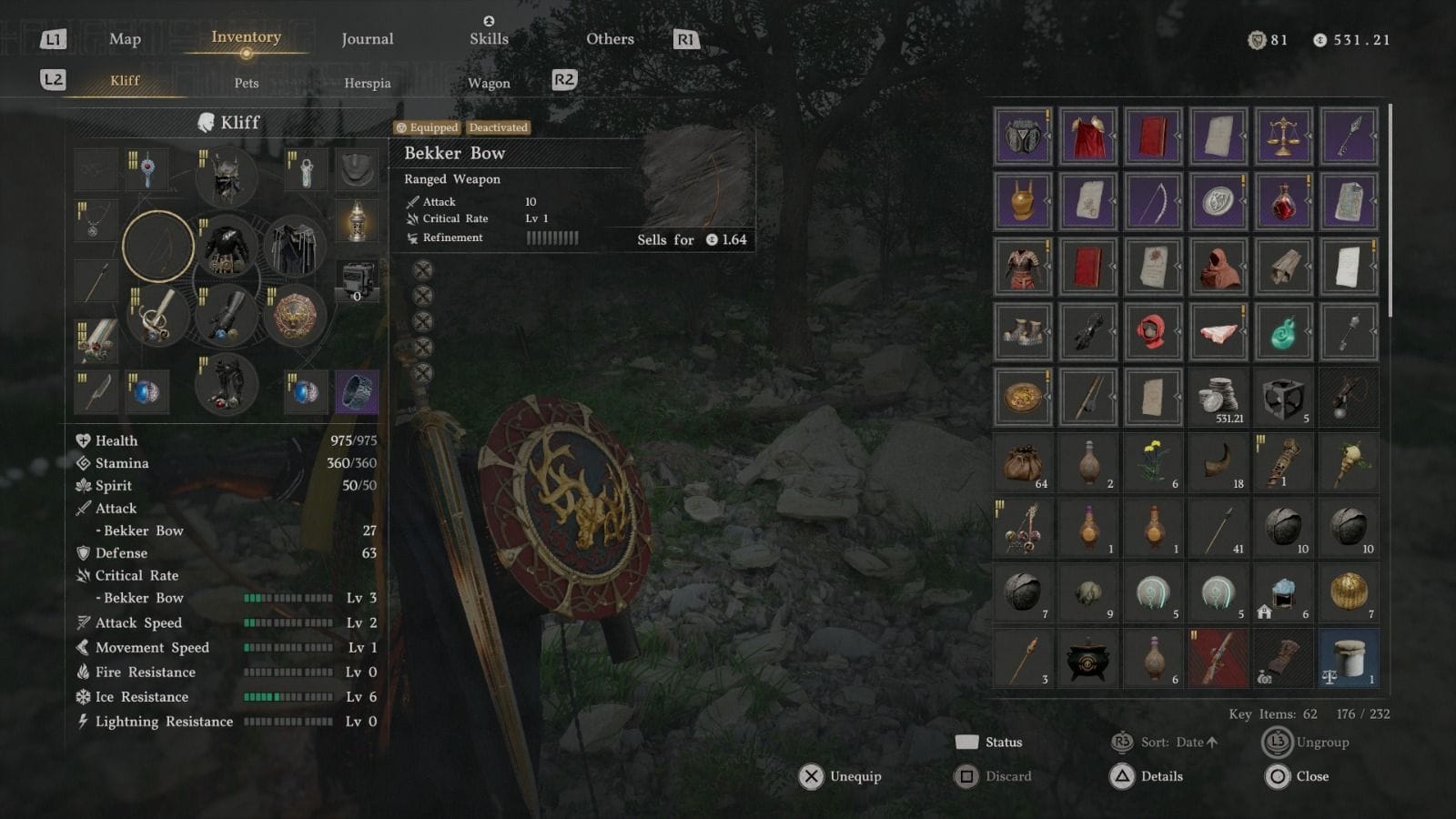Choose the red cape in inventory
This screenshot has width=1456, height=819.
click(1087, 136)
